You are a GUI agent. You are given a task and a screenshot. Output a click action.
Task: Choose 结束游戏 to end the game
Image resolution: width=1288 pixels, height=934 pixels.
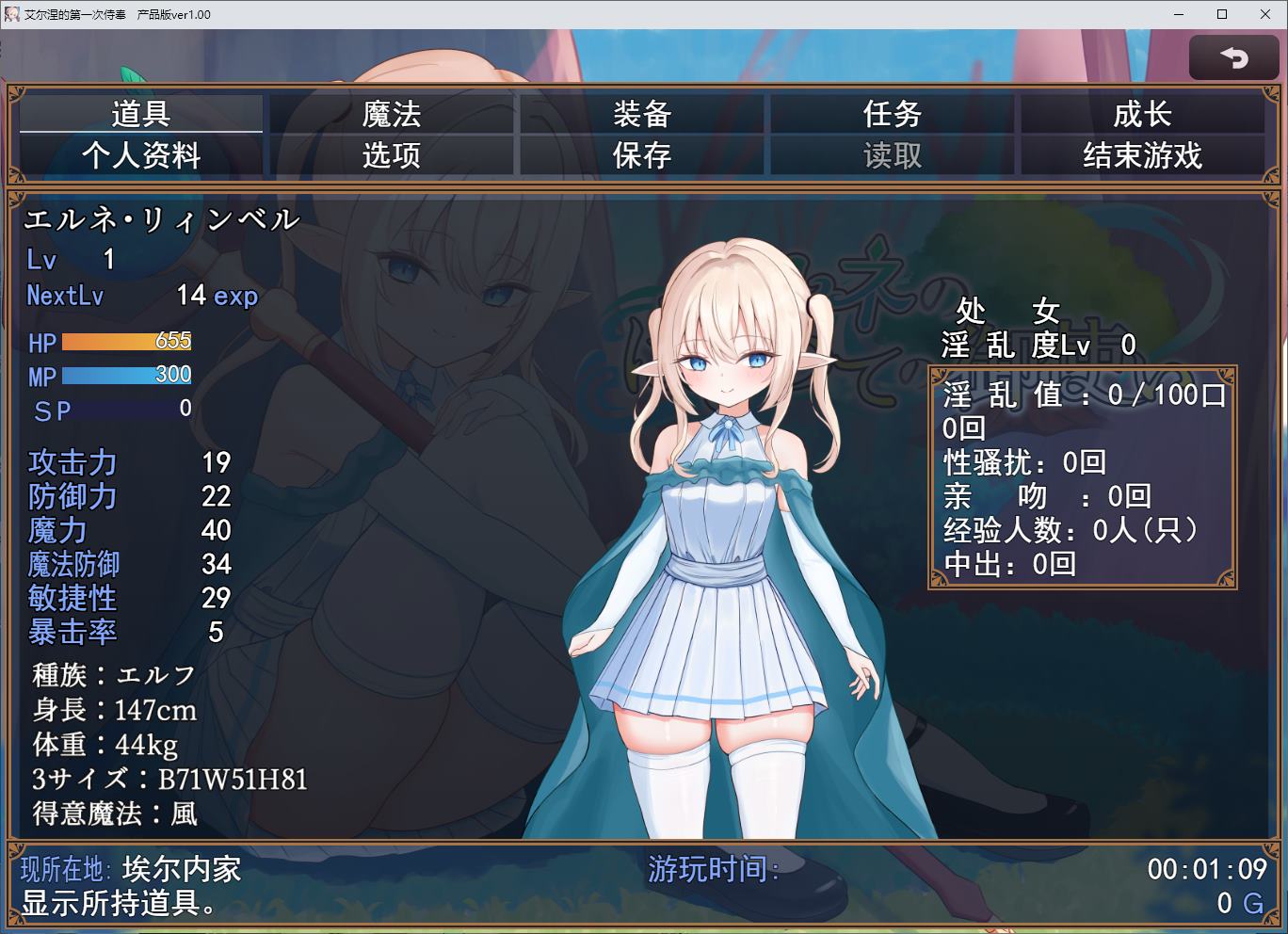click(1142, 155)
